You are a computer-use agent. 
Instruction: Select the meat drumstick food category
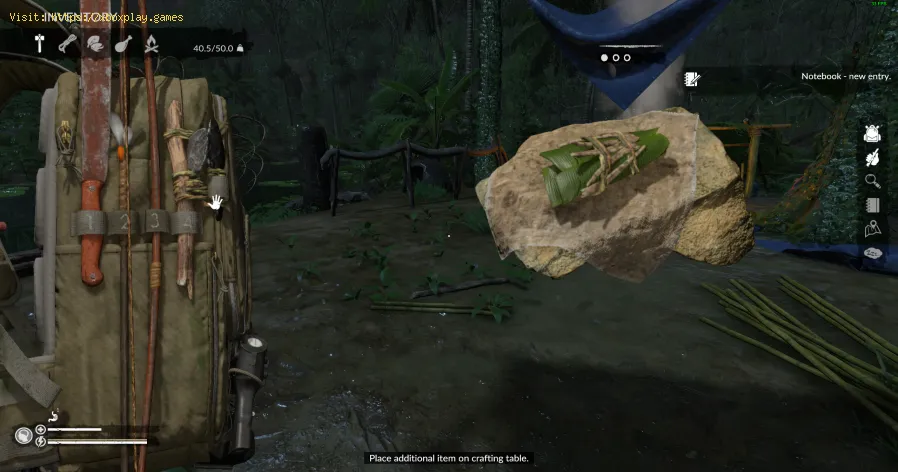tap(123, 44)
